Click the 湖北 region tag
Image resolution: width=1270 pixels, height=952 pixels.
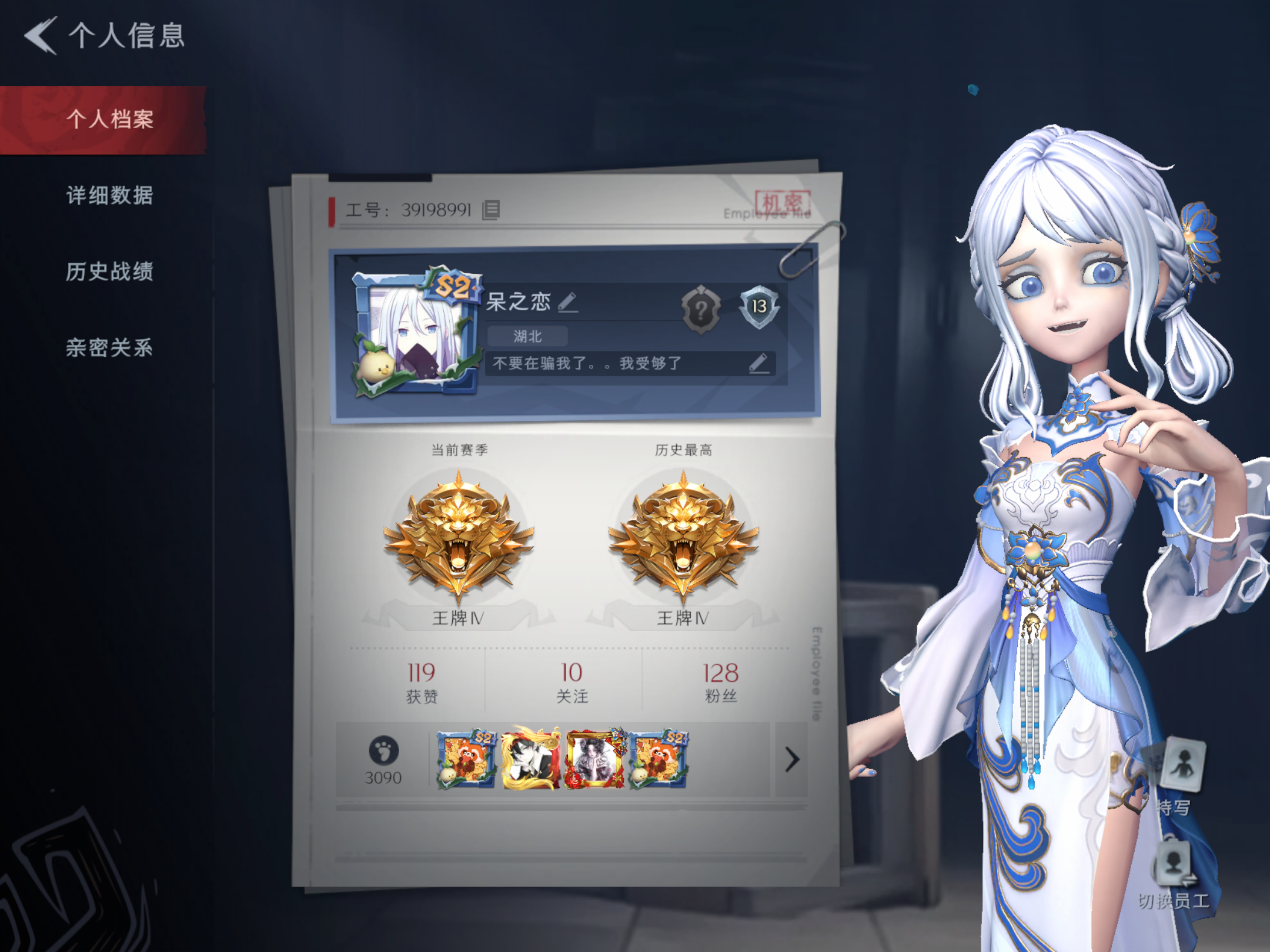pos(528,335)
